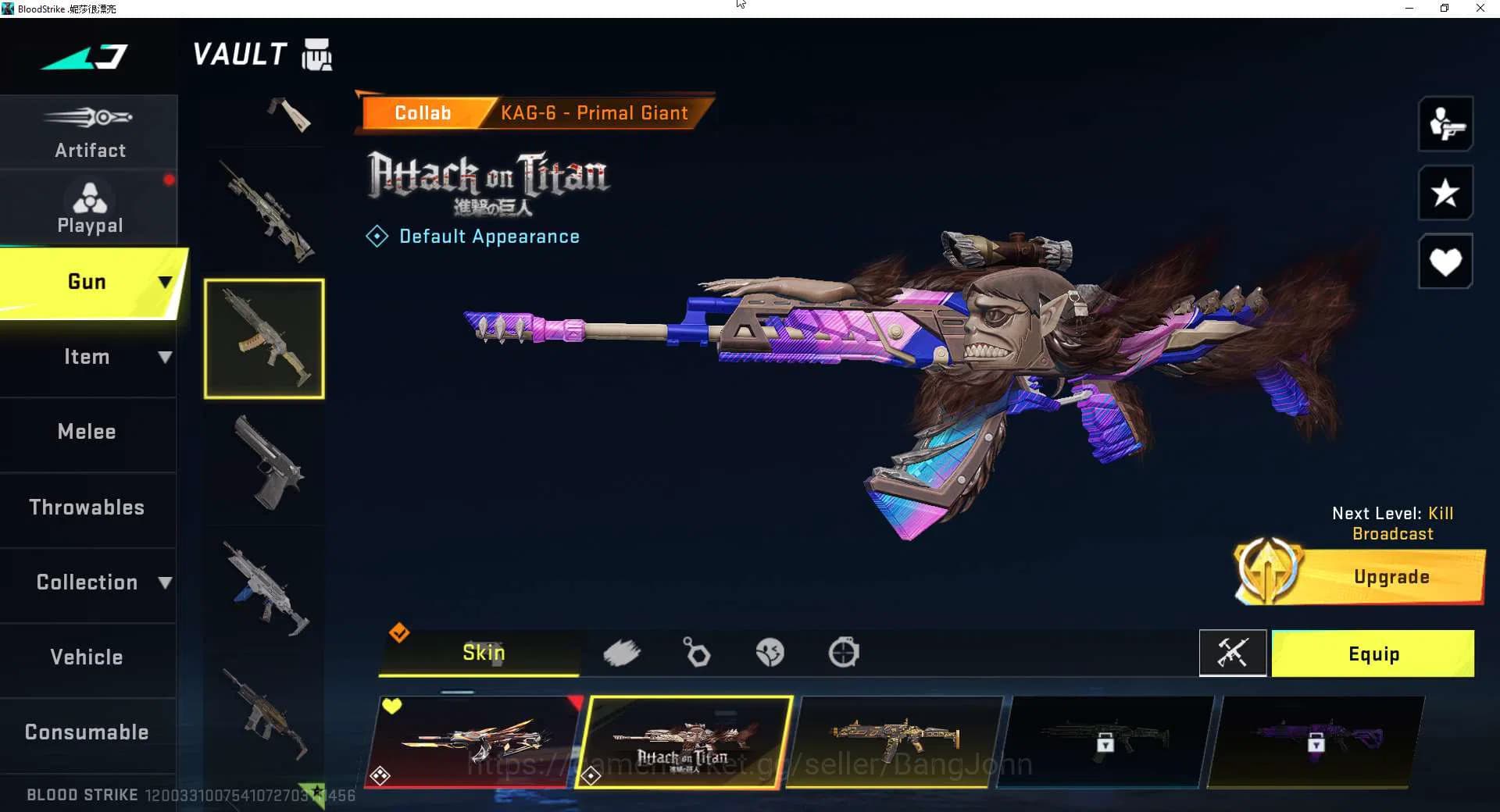The width and height of the screenshot is (1500, 812).
Task: Click the crossed rifles inspect icon beside Equip
Action: [x=1233, y=654]
